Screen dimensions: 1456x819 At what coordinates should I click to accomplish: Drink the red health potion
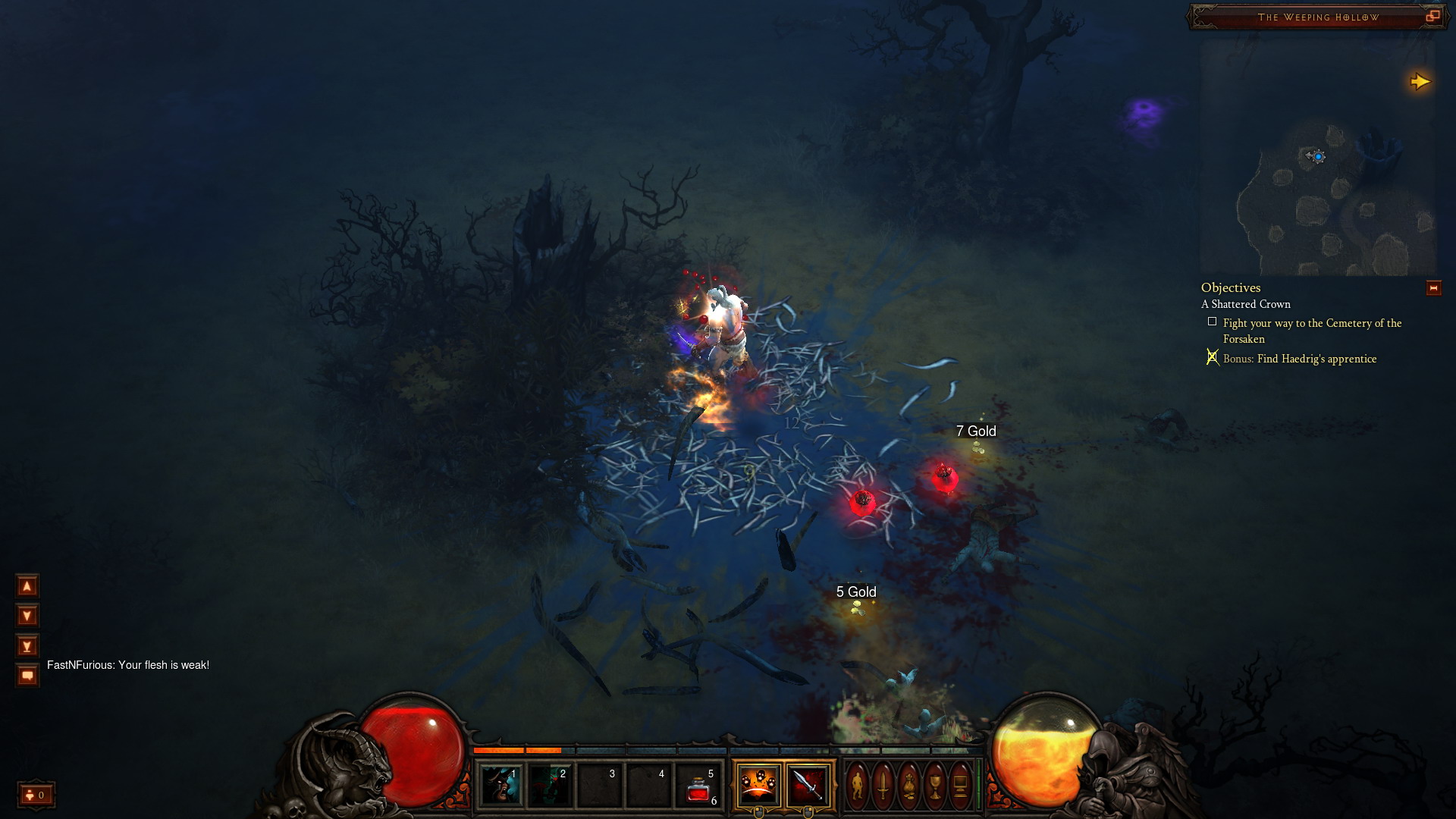[698, 786]
